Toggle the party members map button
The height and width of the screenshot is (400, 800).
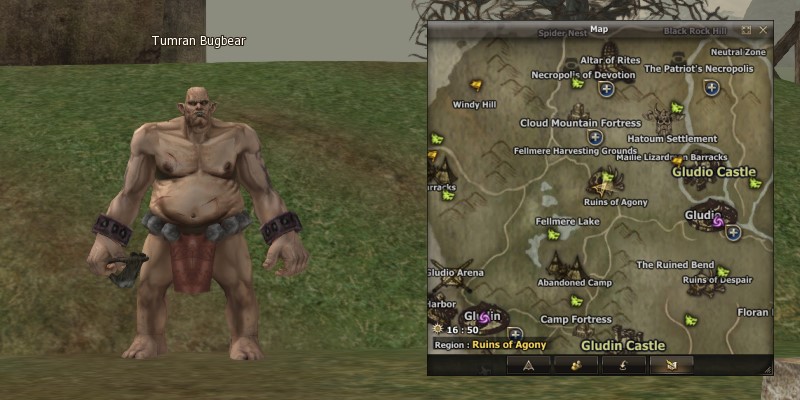pyautogui.click(x=577, y=366)
